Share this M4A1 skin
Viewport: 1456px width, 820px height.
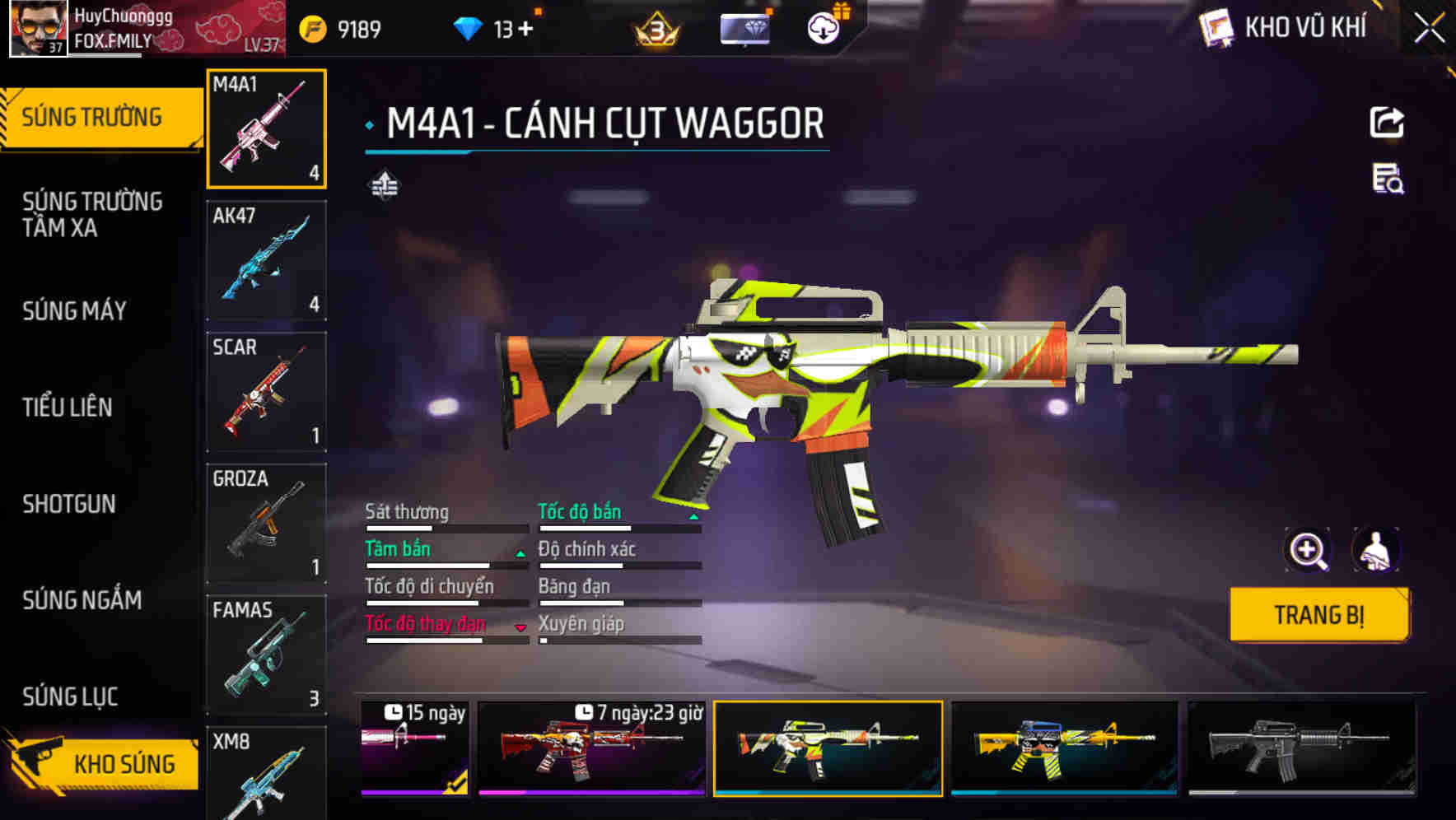tap(1387, 123)
